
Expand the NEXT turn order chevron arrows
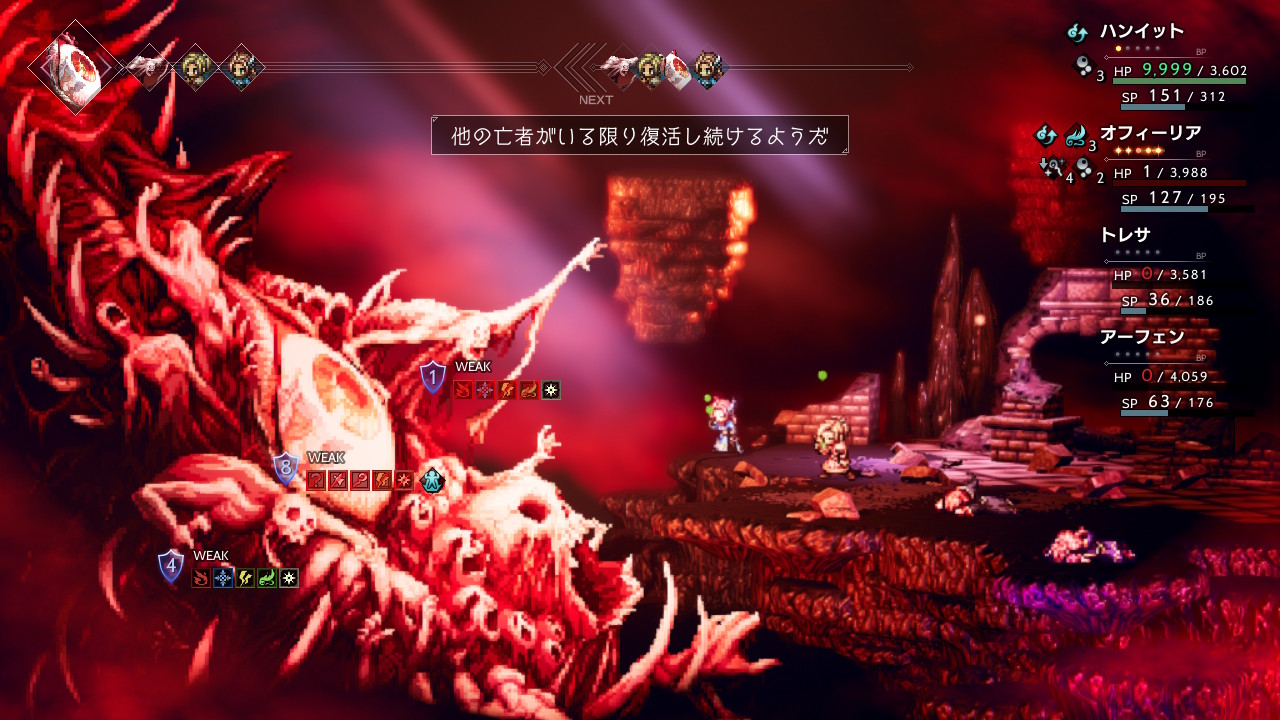click(x=578, y=68)
